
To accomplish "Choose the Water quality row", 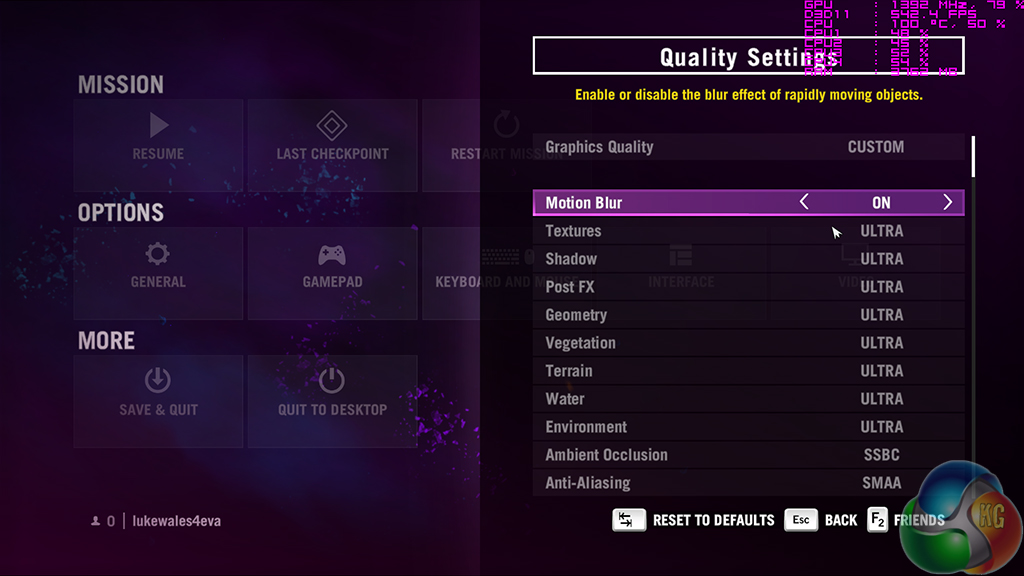I will [748, 399].
